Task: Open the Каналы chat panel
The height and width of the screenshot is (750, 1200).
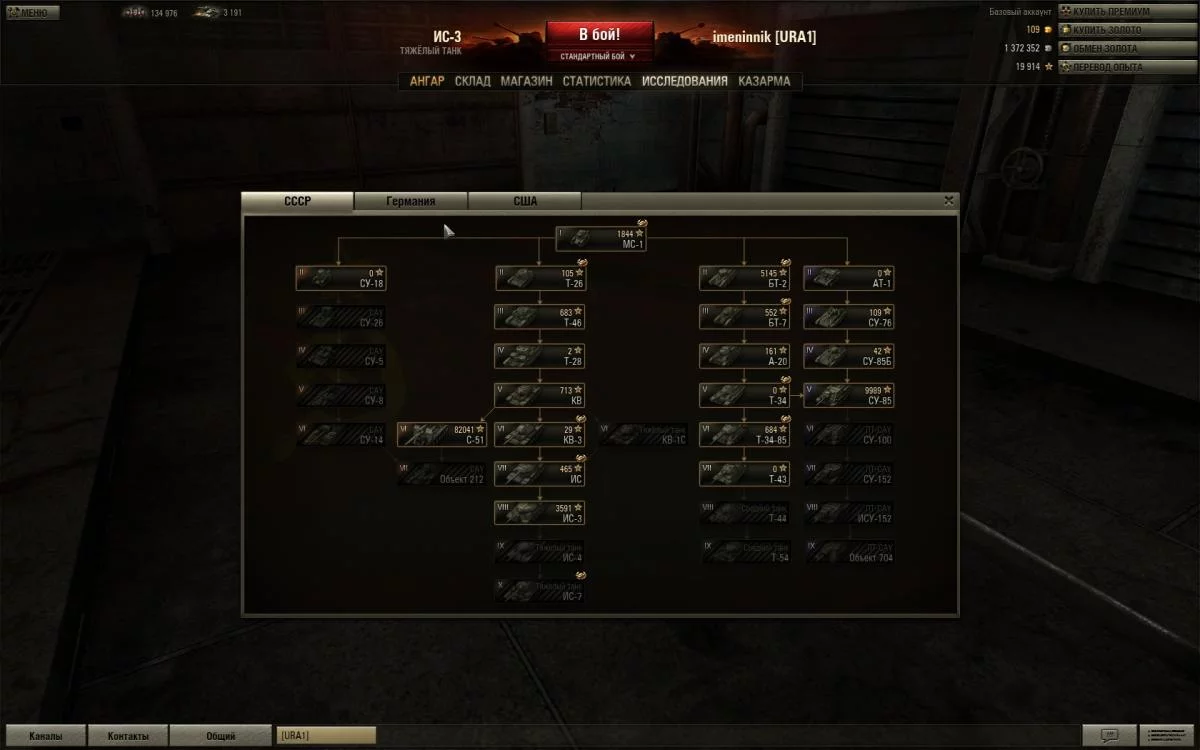Action: tap(45, 736)
